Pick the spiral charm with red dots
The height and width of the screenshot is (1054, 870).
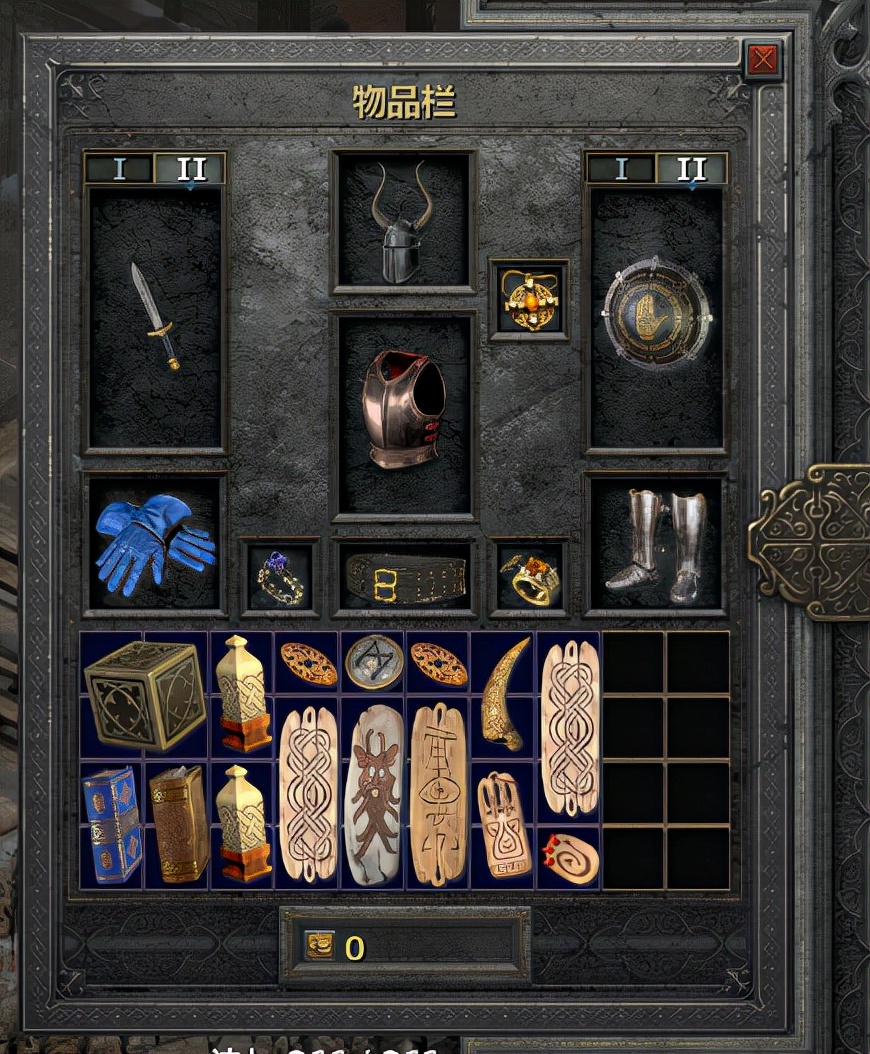571,857
